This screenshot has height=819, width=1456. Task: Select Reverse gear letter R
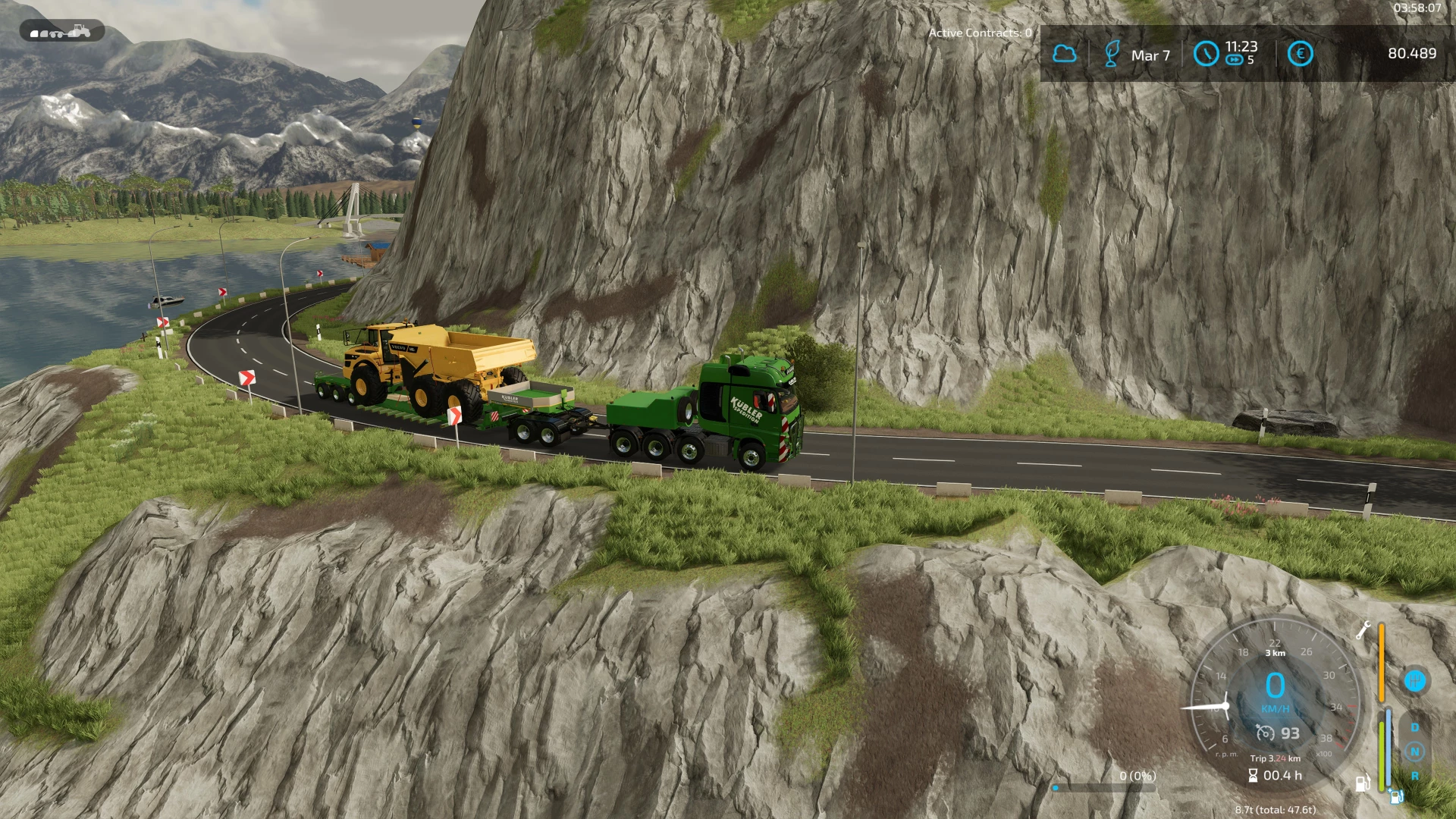(1414, 776)
